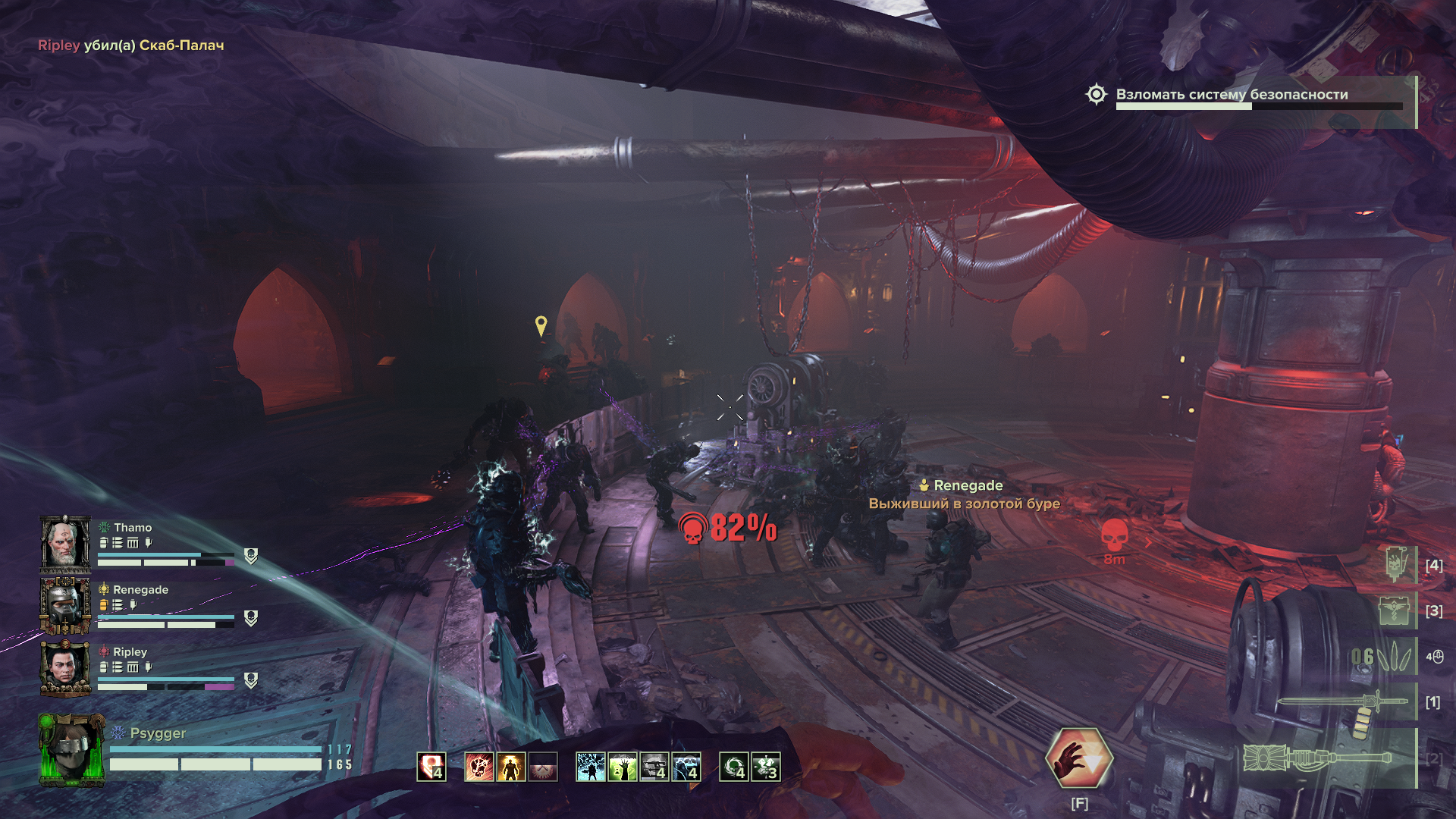Click Psygger's own green-framed portrait
Screen dimensions: 1456x819
(71, 750)
